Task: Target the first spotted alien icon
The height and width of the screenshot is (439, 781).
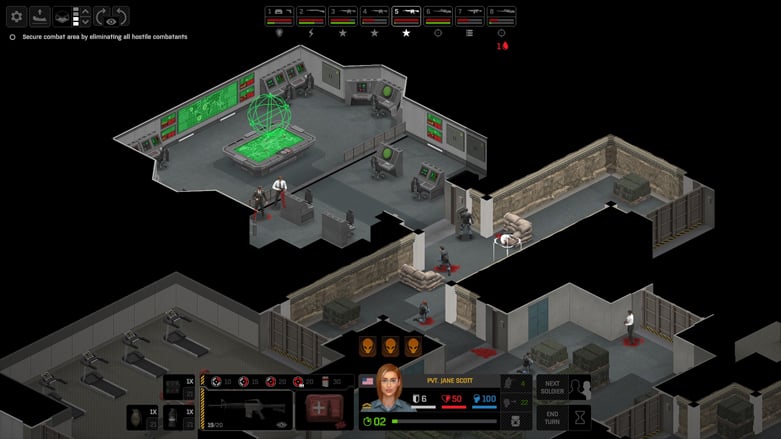Action: (x=368, y=346)
